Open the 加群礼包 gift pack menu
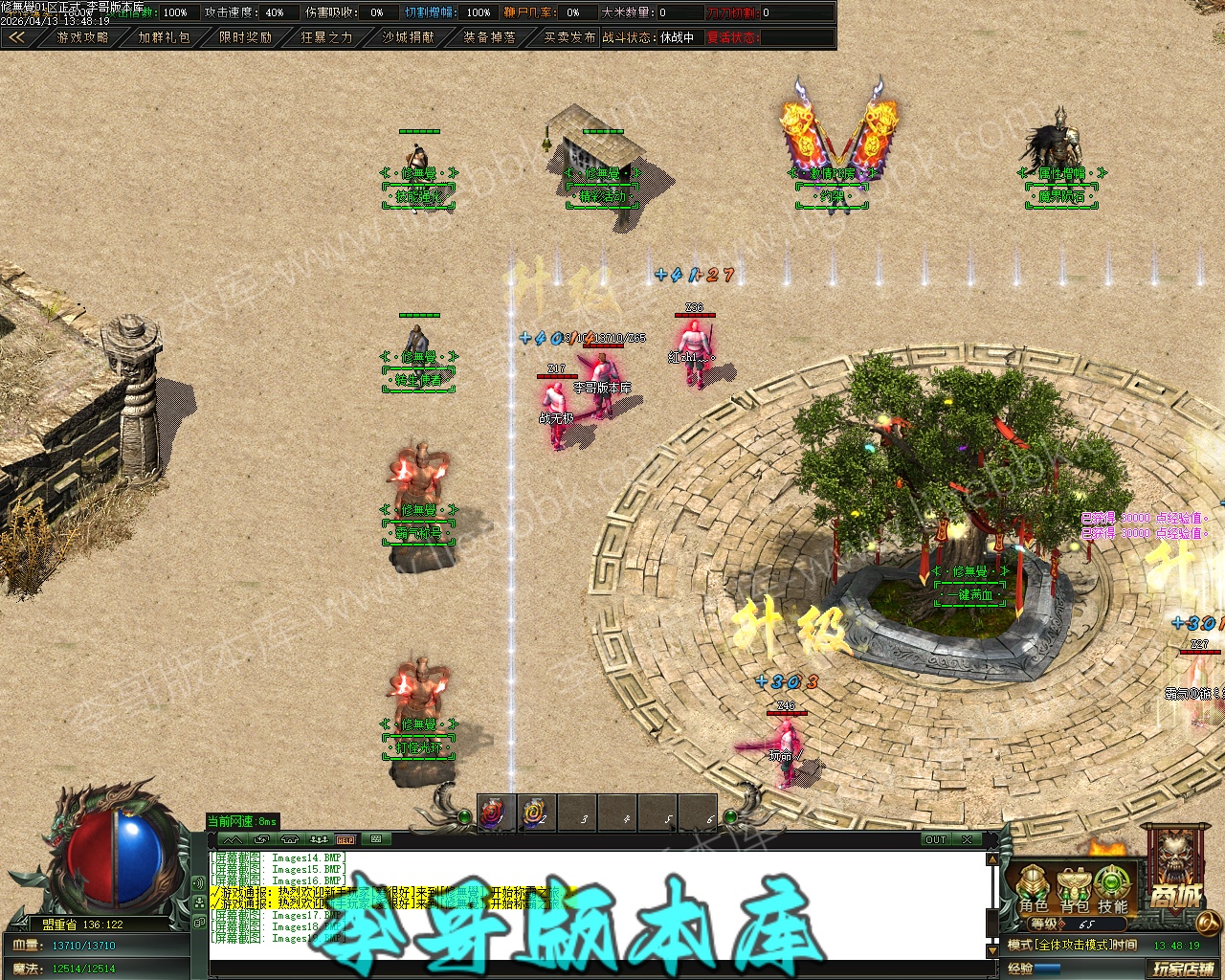Image resolution: width=1225 pixels, height=980 pixels. point(164,37)
